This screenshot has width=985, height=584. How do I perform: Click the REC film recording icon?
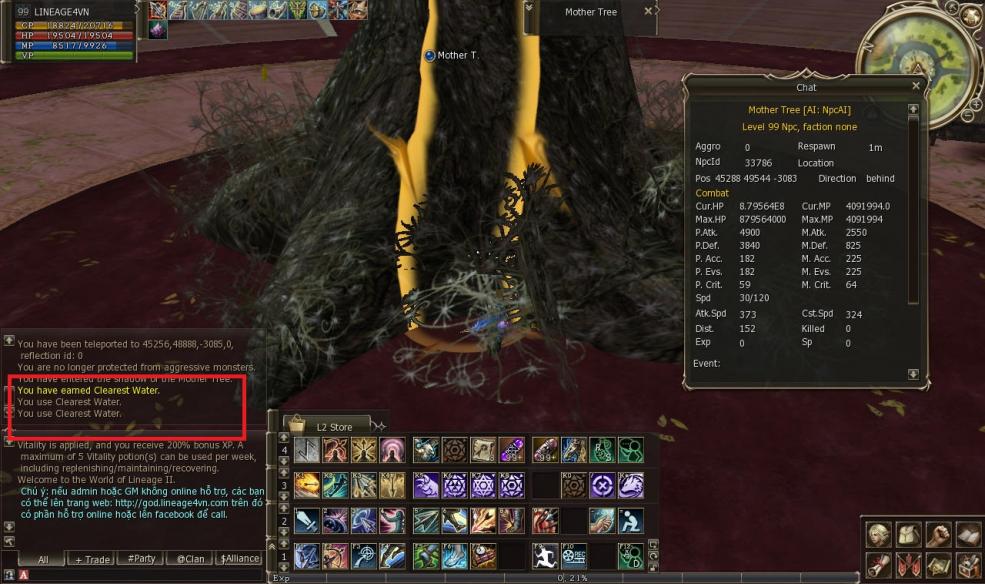click(x=574, y=555)
